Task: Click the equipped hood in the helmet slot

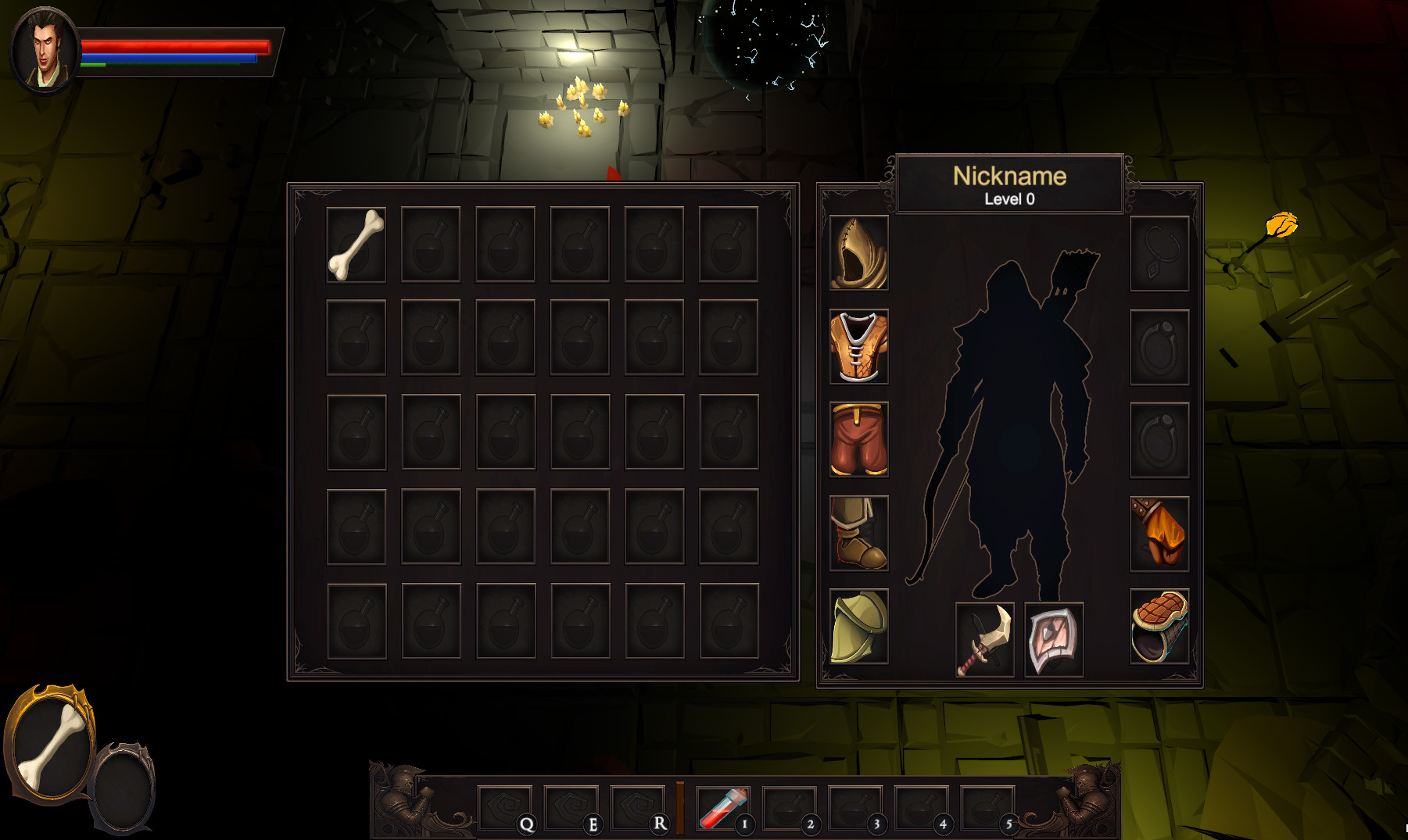Action: [858, 253]
